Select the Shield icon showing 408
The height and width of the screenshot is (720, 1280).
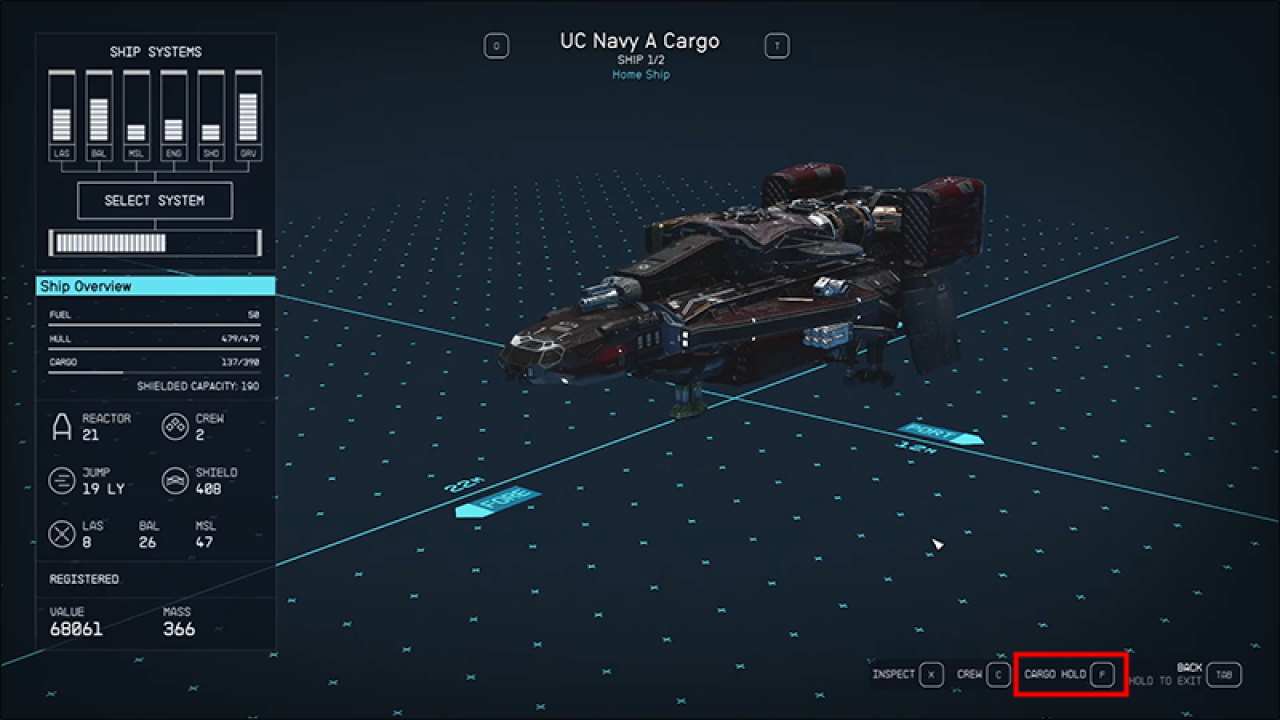(x=176, y=480)
